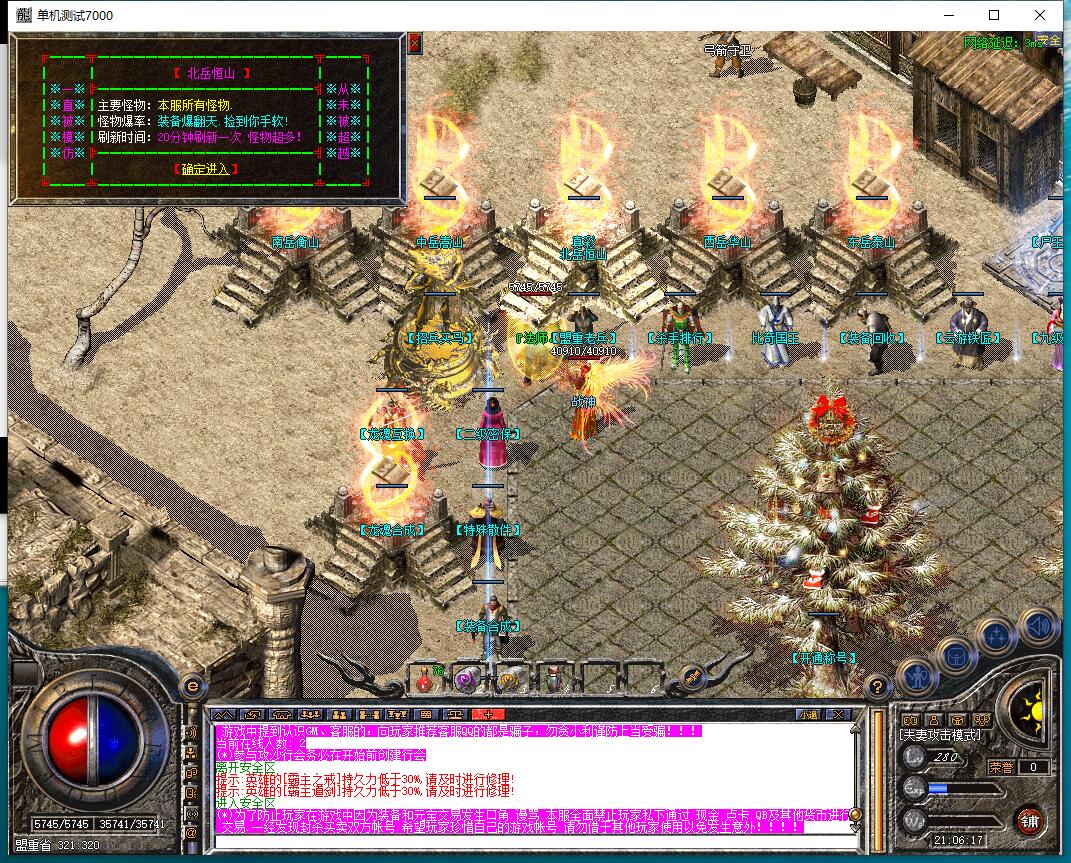1071x863 pixels.
Task: Click the round e button beside the chat
Action: click(x=193, y=687)
